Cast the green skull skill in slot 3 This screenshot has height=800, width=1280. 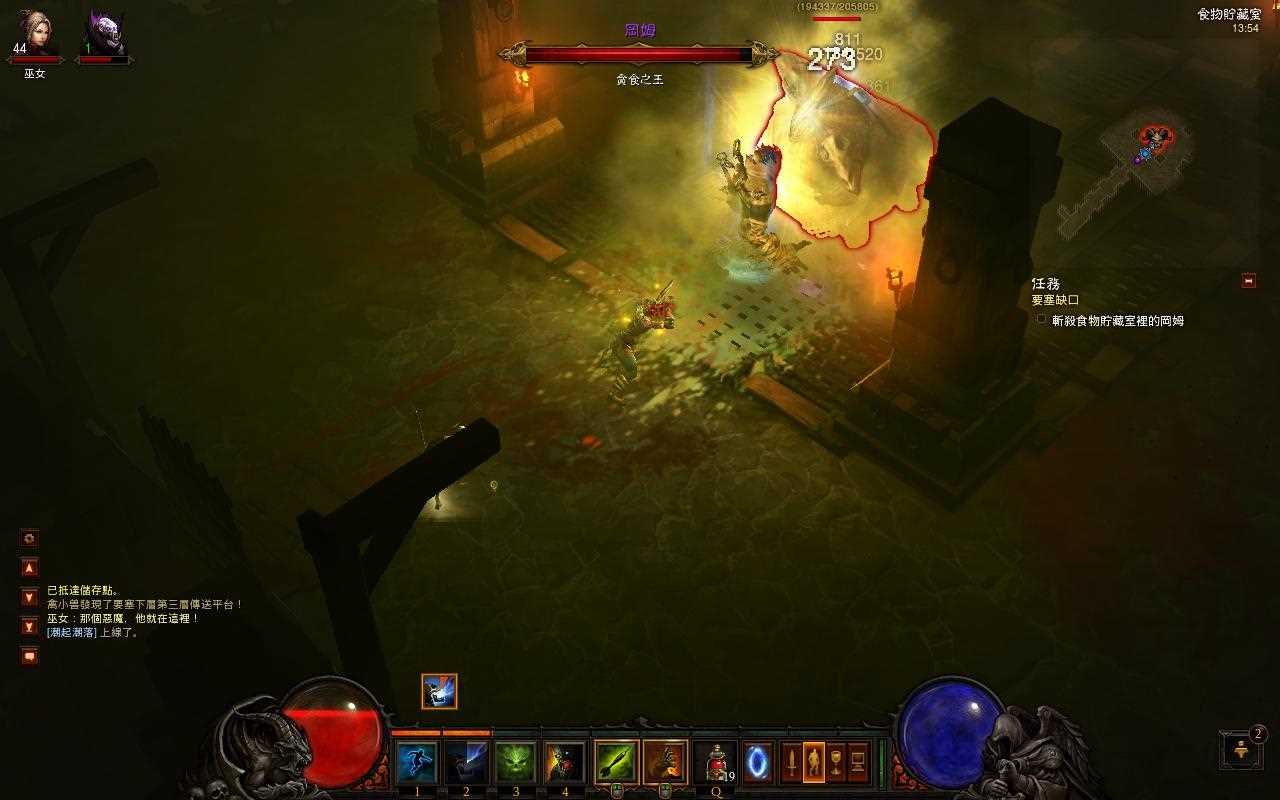coord(515,763)
